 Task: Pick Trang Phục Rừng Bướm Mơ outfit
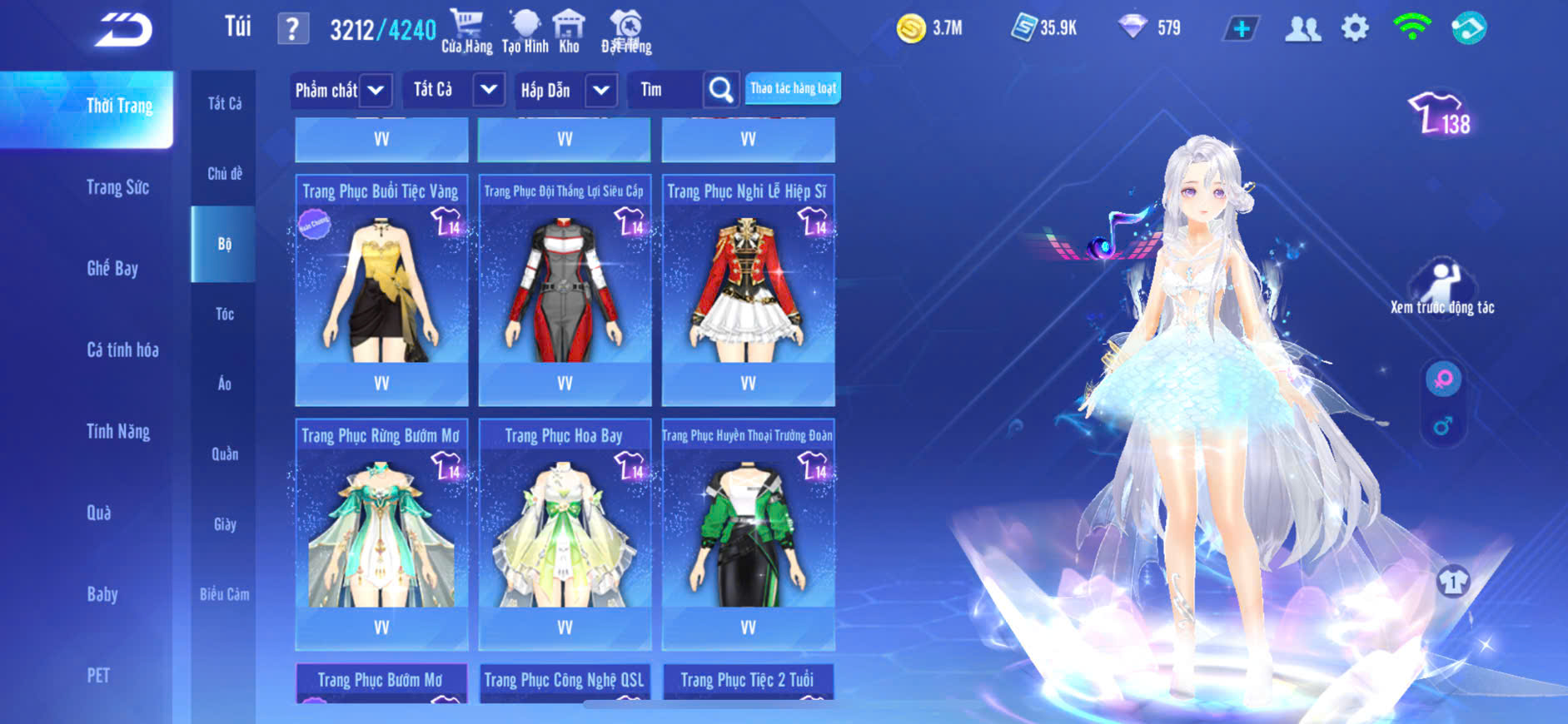click(381, 531)
